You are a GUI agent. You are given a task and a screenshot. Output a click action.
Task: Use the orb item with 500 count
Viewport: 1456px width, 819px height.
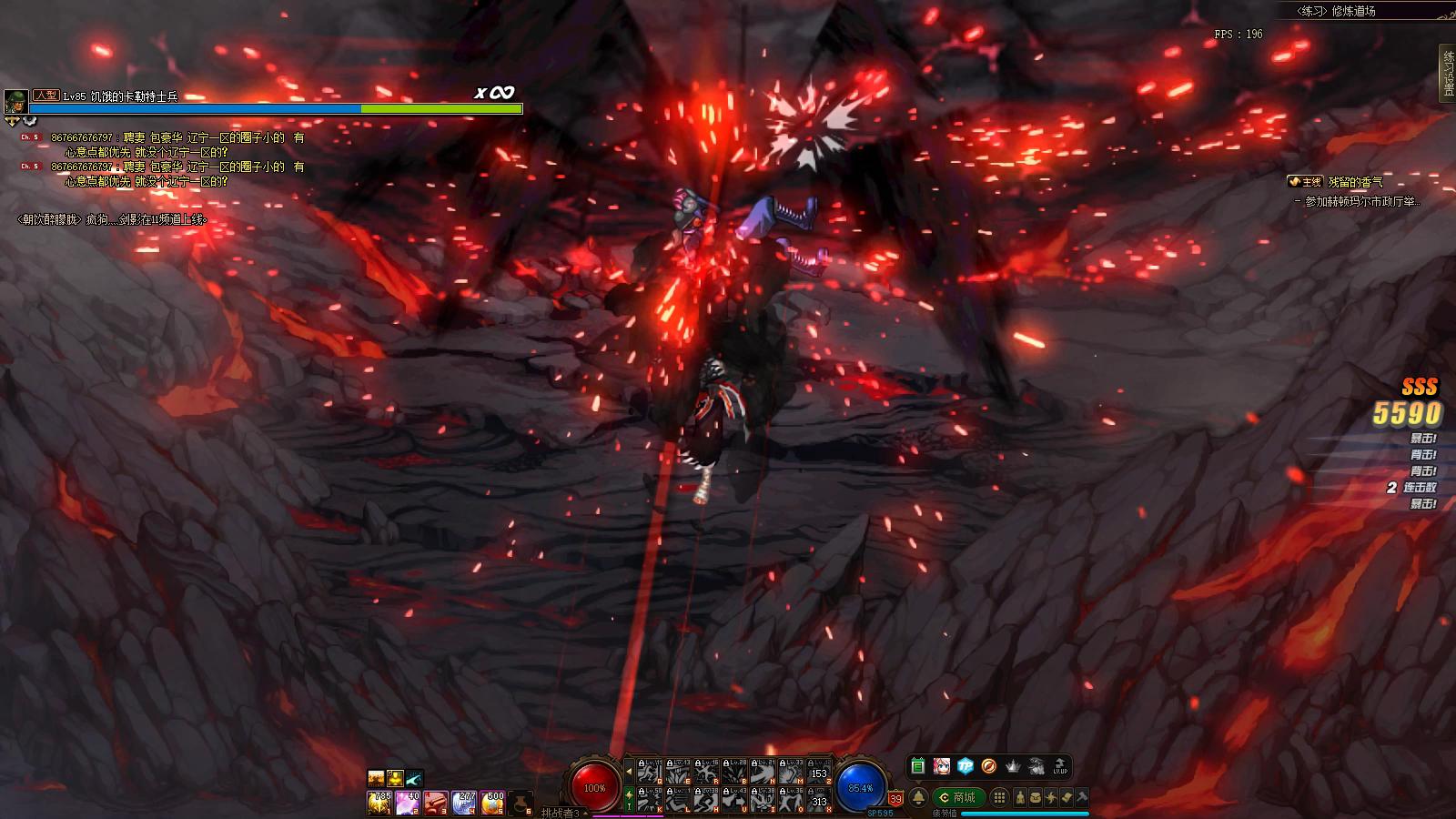tap(492, 802)
